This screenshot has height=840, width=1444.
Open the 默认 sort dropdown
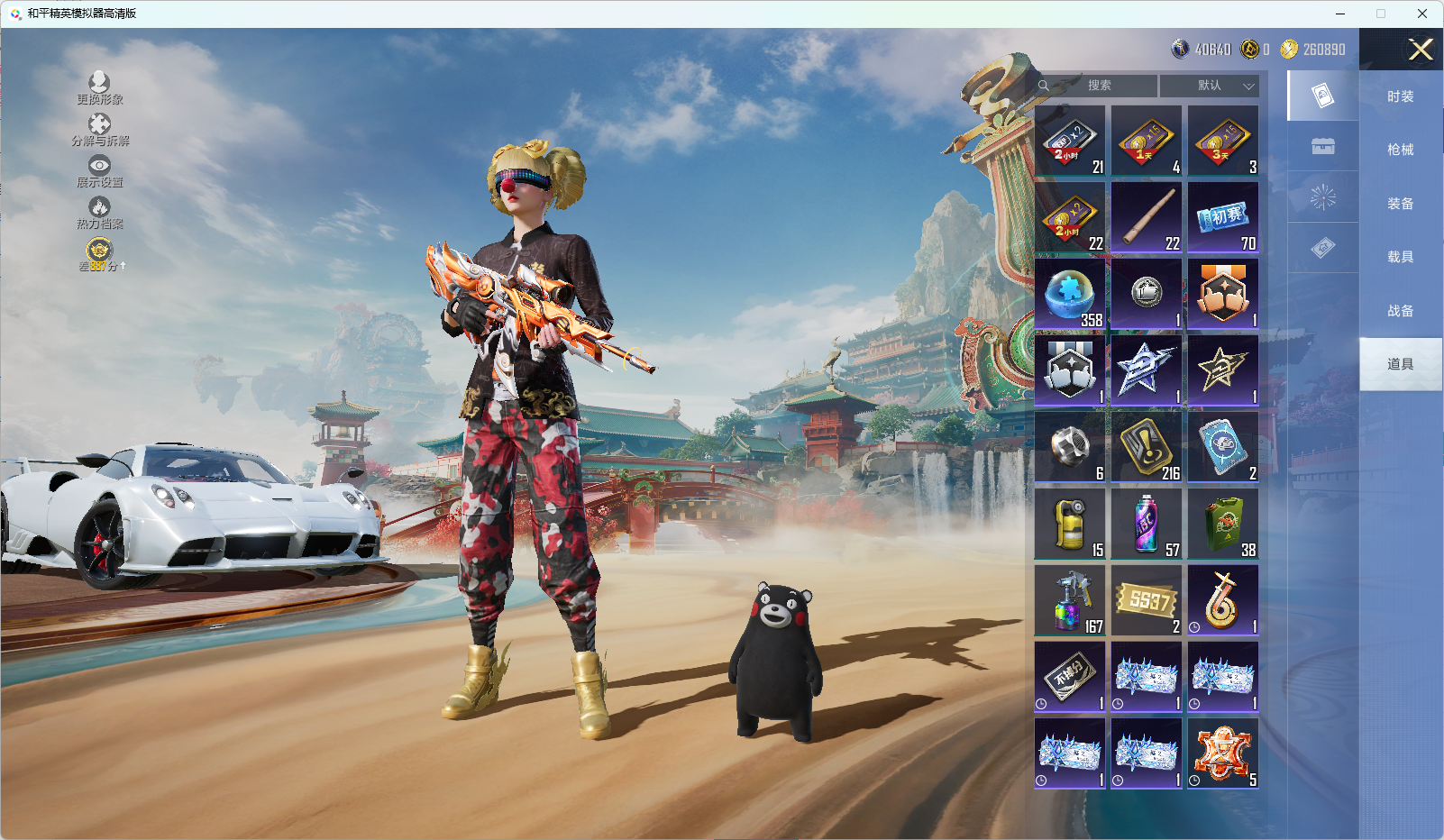point(1210,86)
